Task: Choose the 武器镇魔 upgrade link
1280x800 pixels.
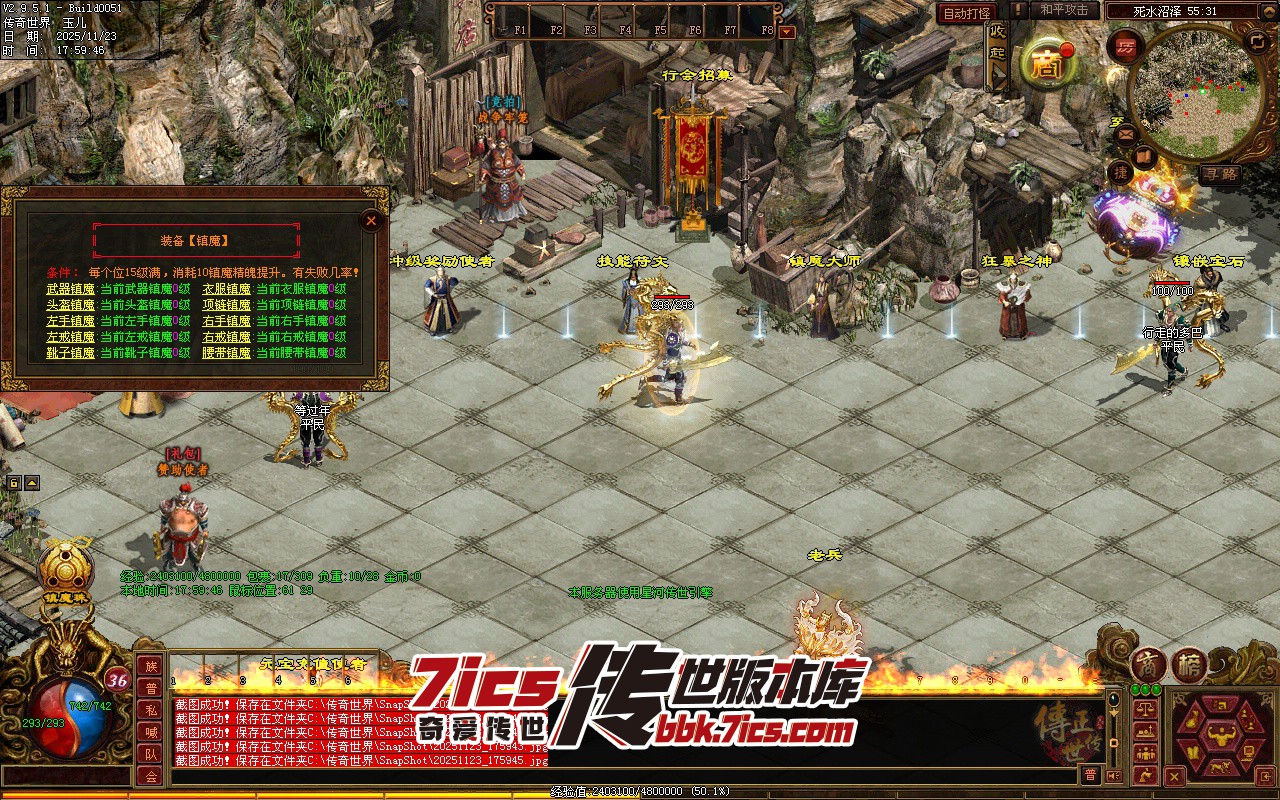Action: pyautogui.click(x=70, y=289)
